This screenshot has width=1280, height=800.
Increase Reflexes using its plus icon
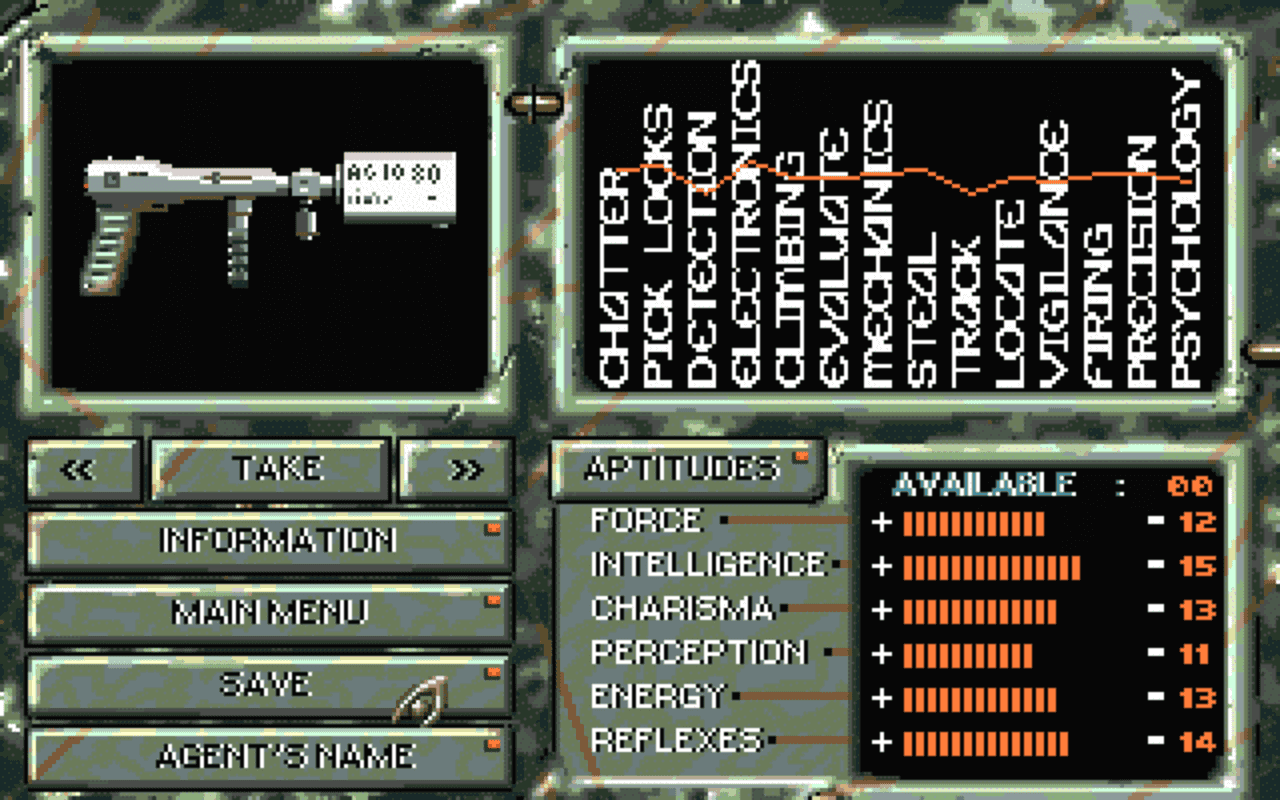pos(884,740)
